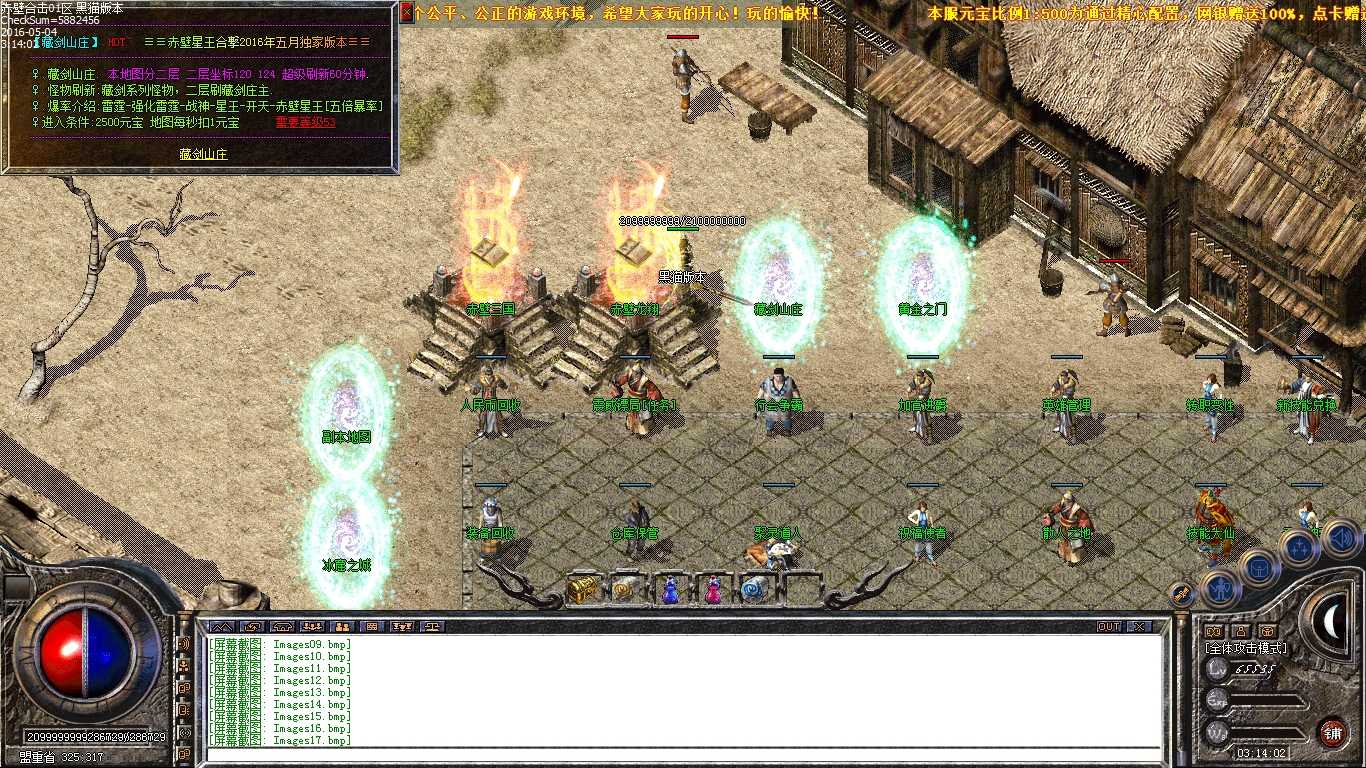Click the Exp progress bar
Screen dimensions: 1366x768
coord(1266,701)
